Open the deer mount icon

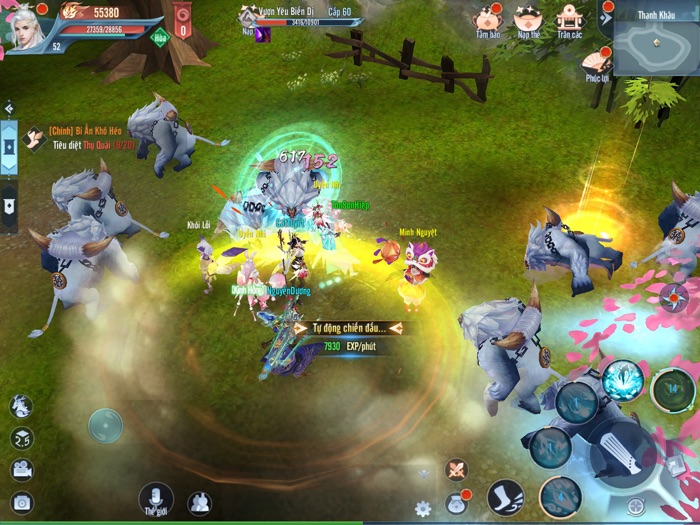[21, 406]
